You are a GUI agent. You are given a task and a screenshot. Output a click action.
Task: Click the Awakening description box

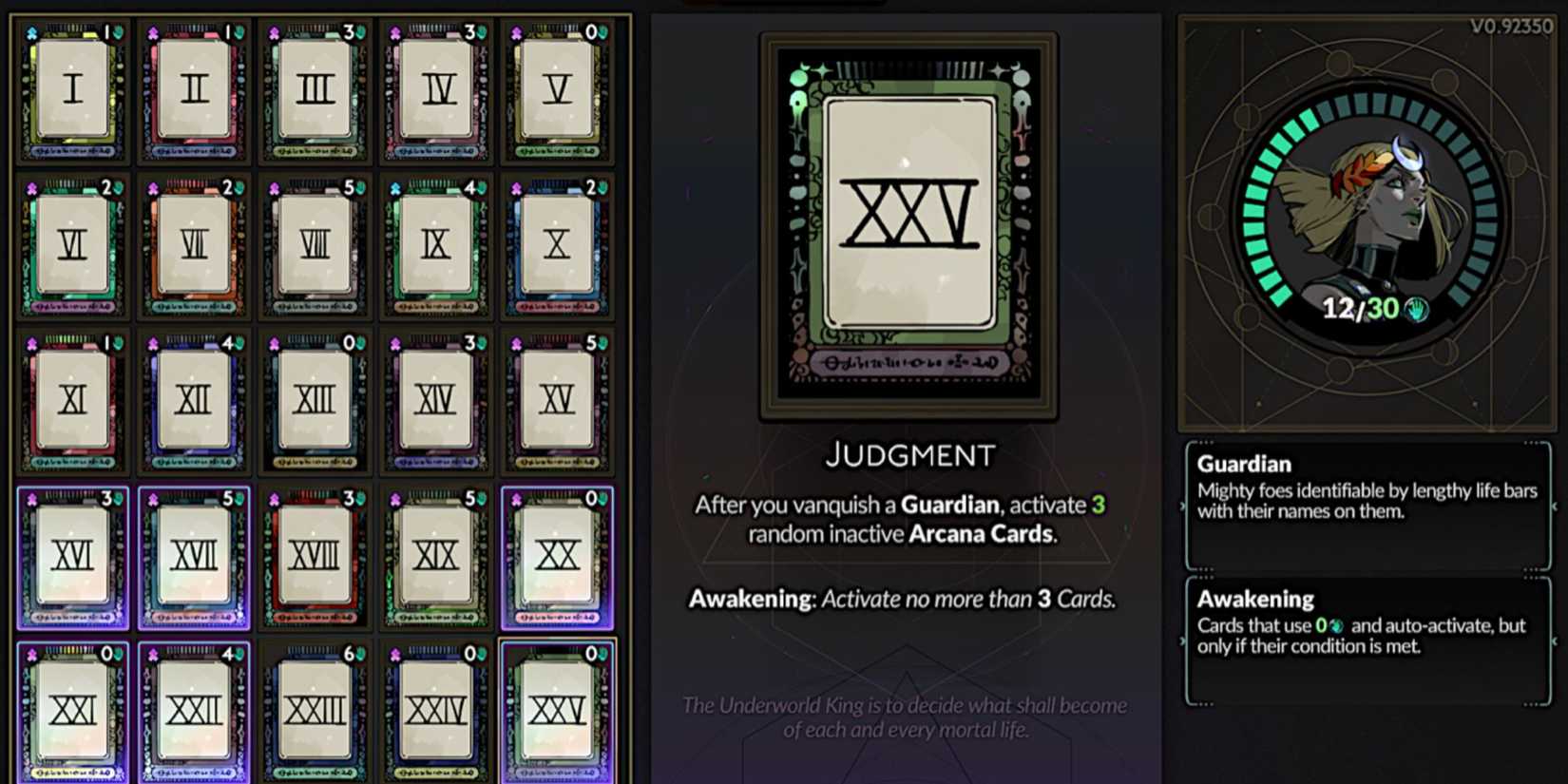pos(1368,637)
